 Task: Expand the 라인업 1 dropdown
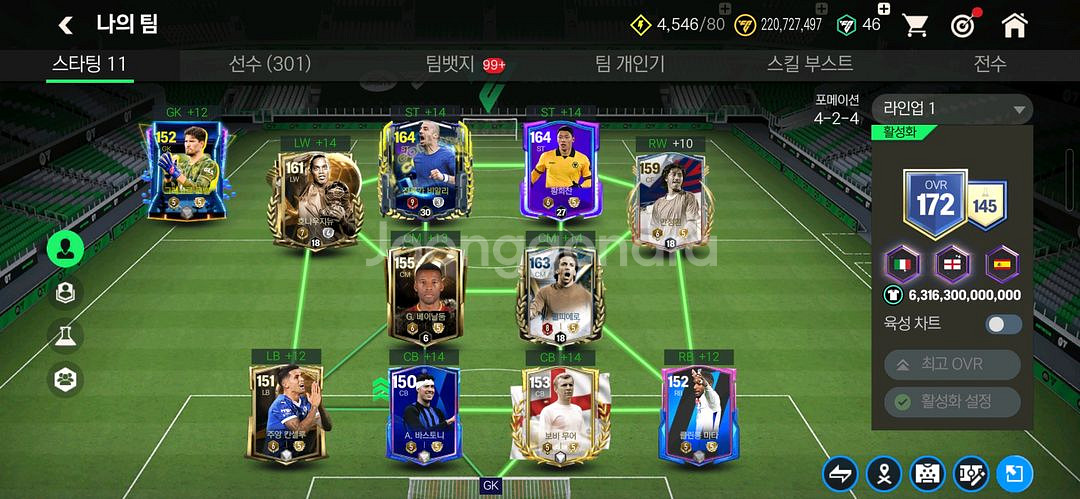951,109
